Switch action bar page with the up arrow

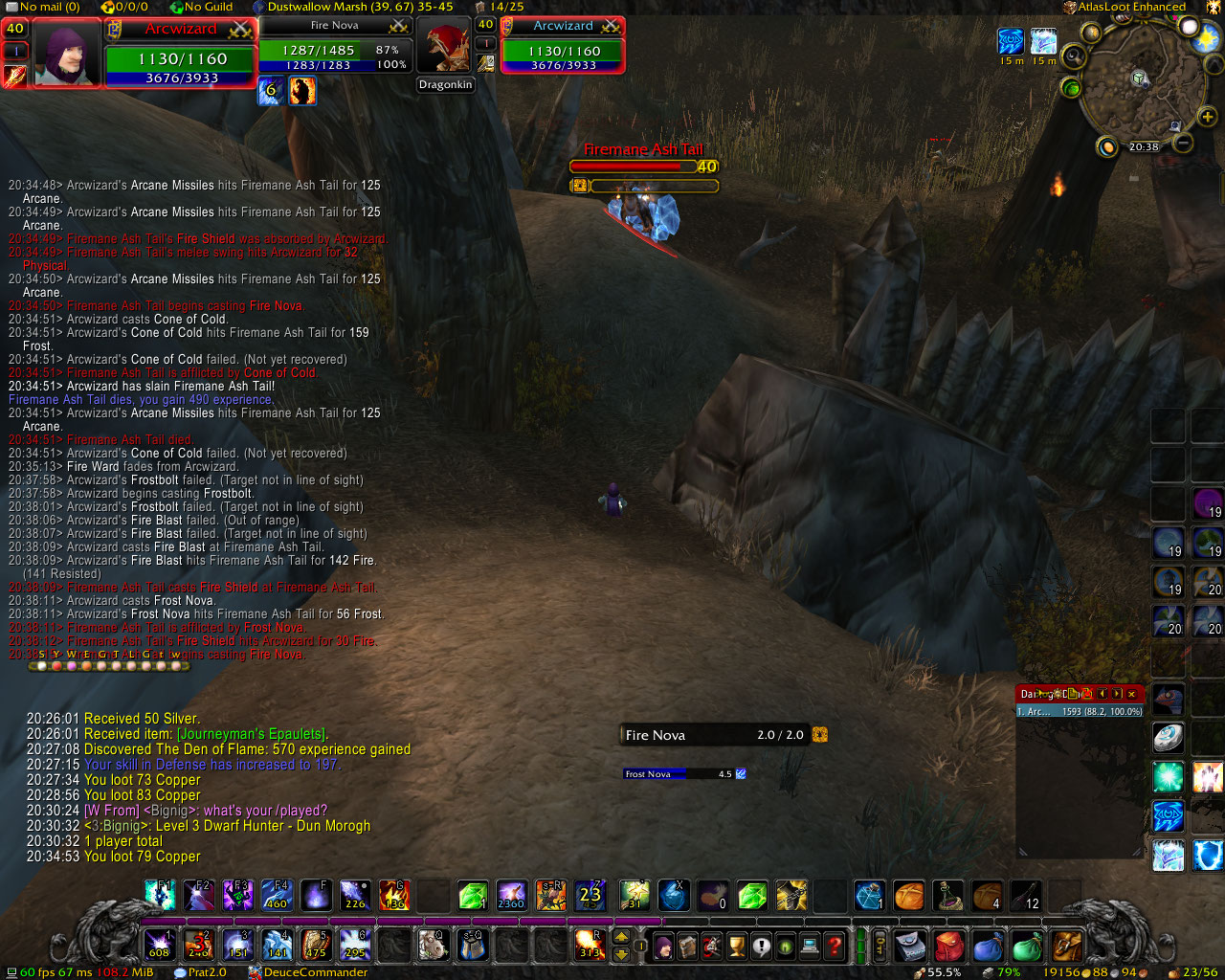pos(620,937)
